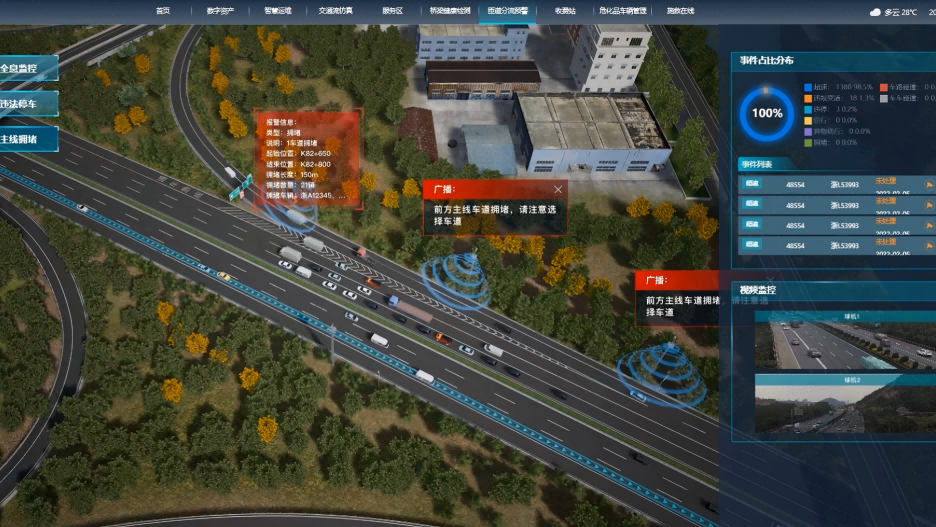Switch to the 智慧运维 tab
936x527 pixels.
(x=277, y=10)
